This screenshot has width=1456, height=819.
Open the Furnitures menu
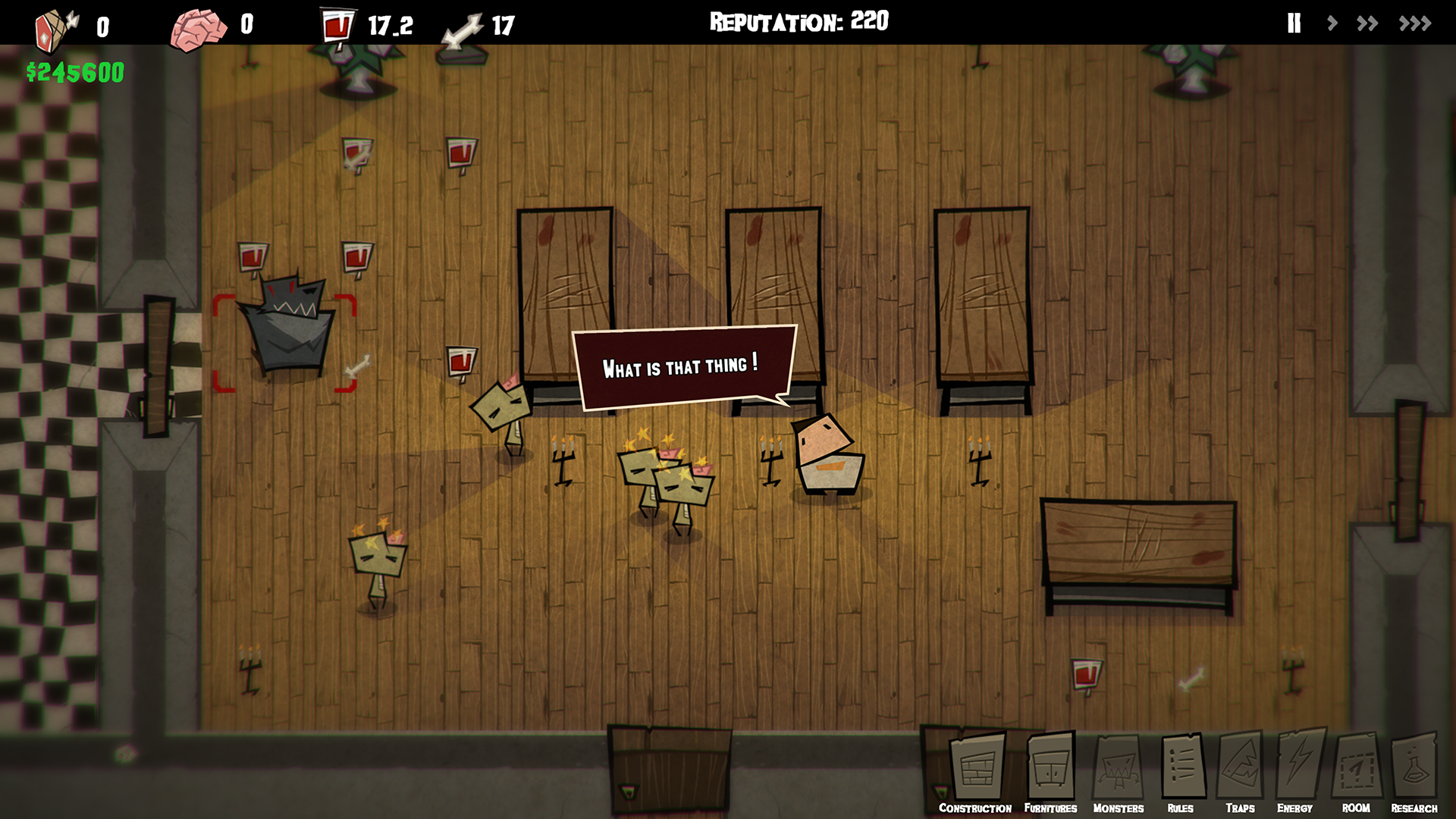1051,772
